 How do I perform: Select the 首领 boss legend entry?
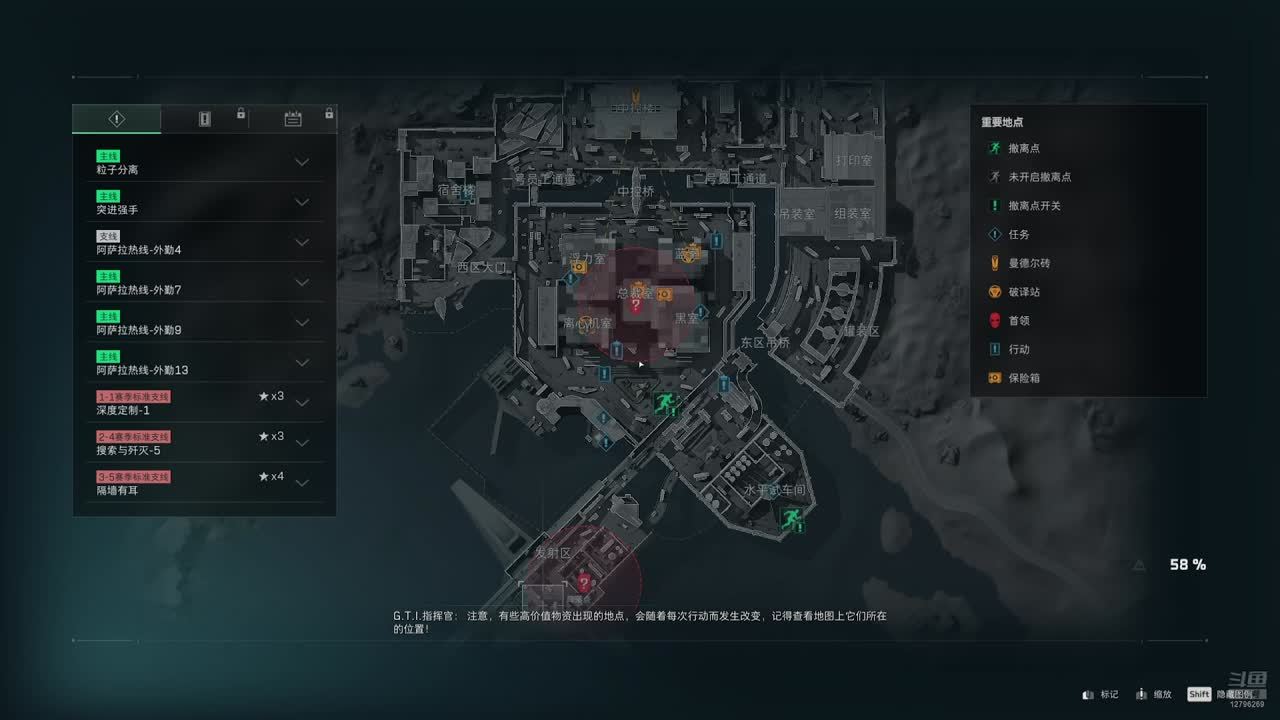(1018, 321)
